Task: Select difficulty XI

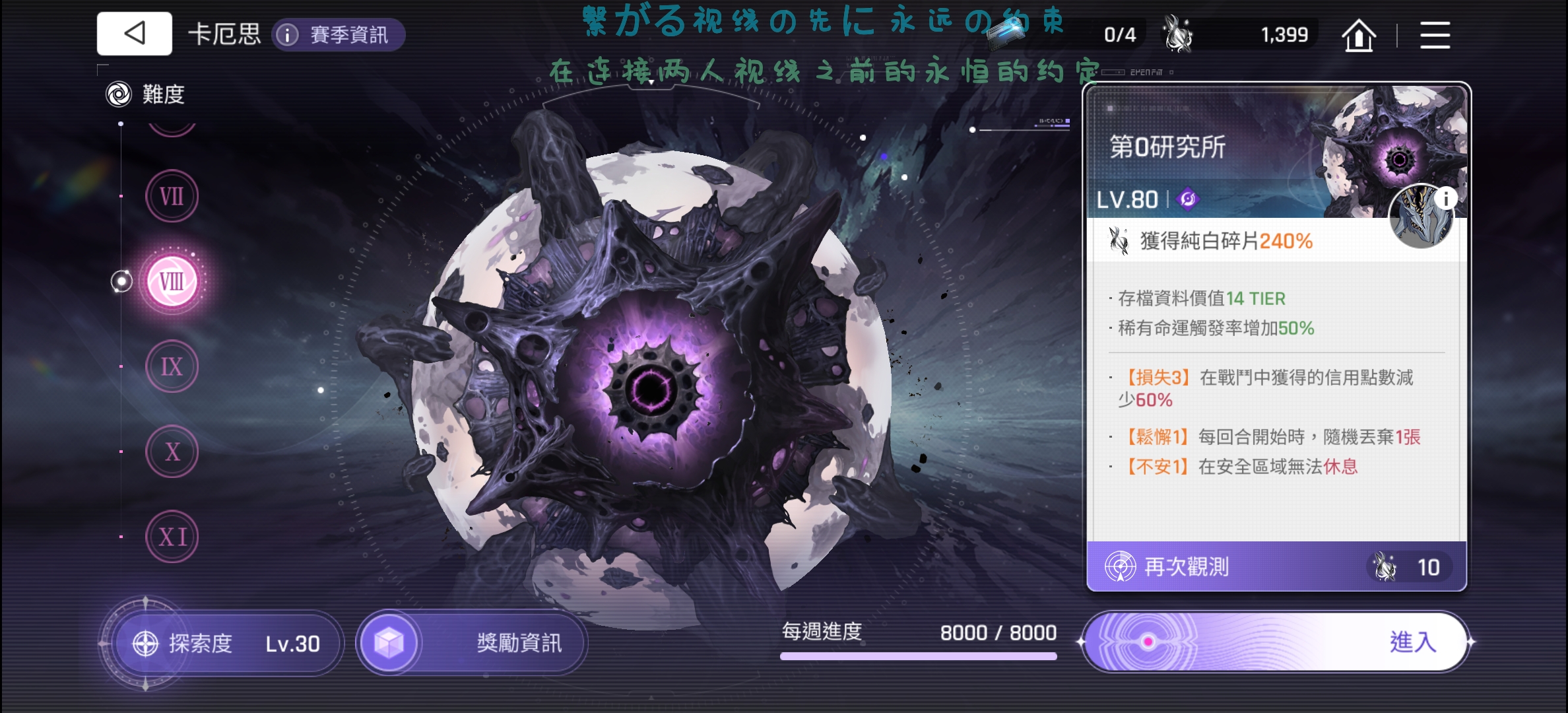Action: pyautogui.click(x=172, y=537)
